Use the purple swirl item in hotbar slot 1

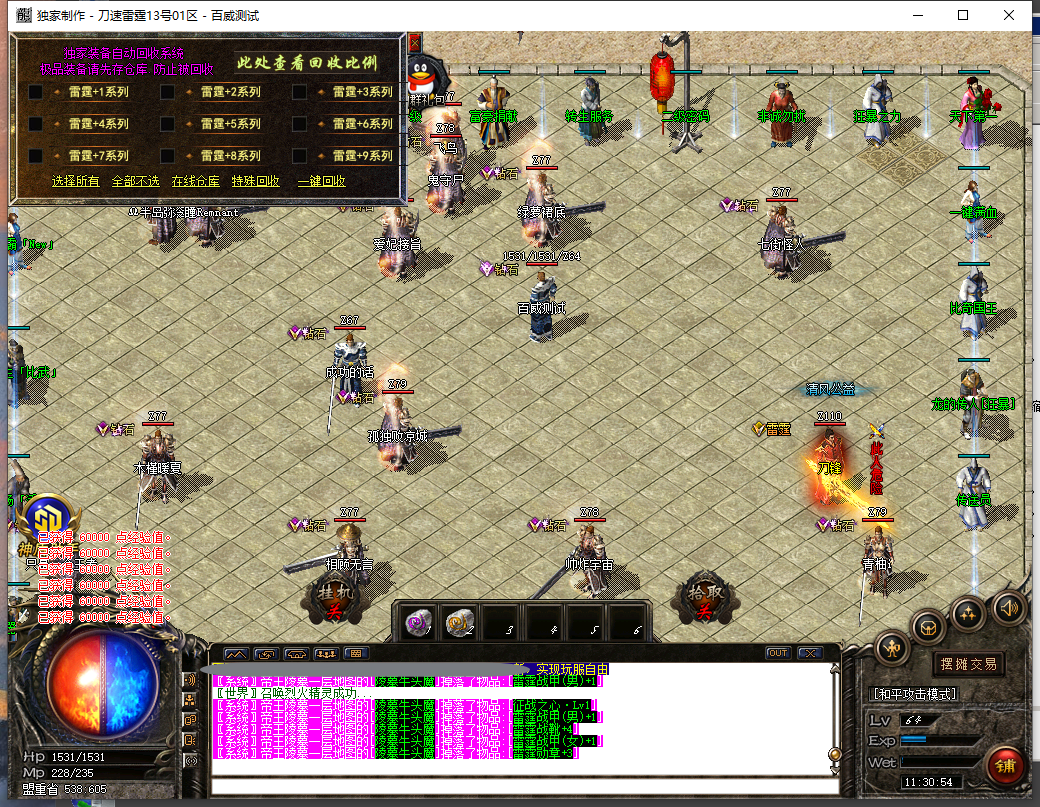coord(416,623)
